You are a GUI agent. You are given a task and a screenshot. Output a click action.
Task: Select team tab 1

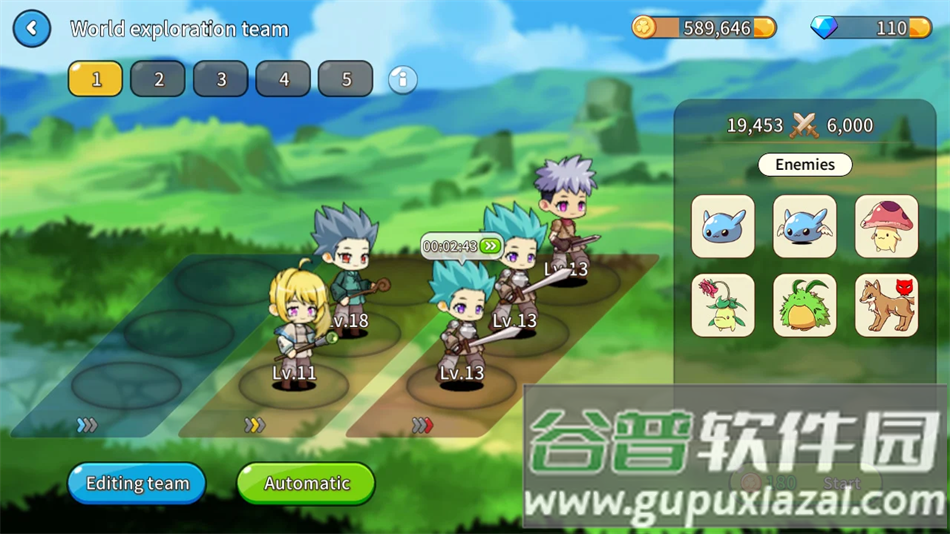(x=96, y=79)
